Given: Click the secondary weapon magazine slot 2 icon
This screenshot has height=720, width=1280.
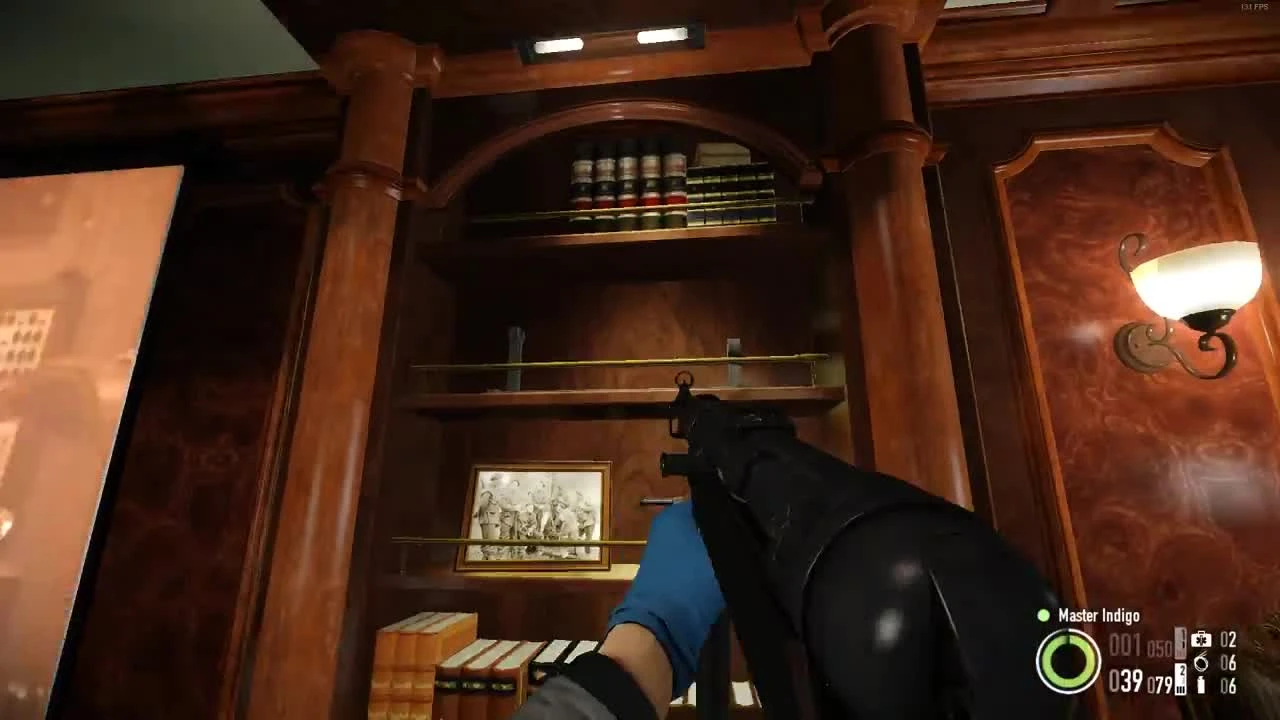Looking at the screenshot, I should point(1179,677).
